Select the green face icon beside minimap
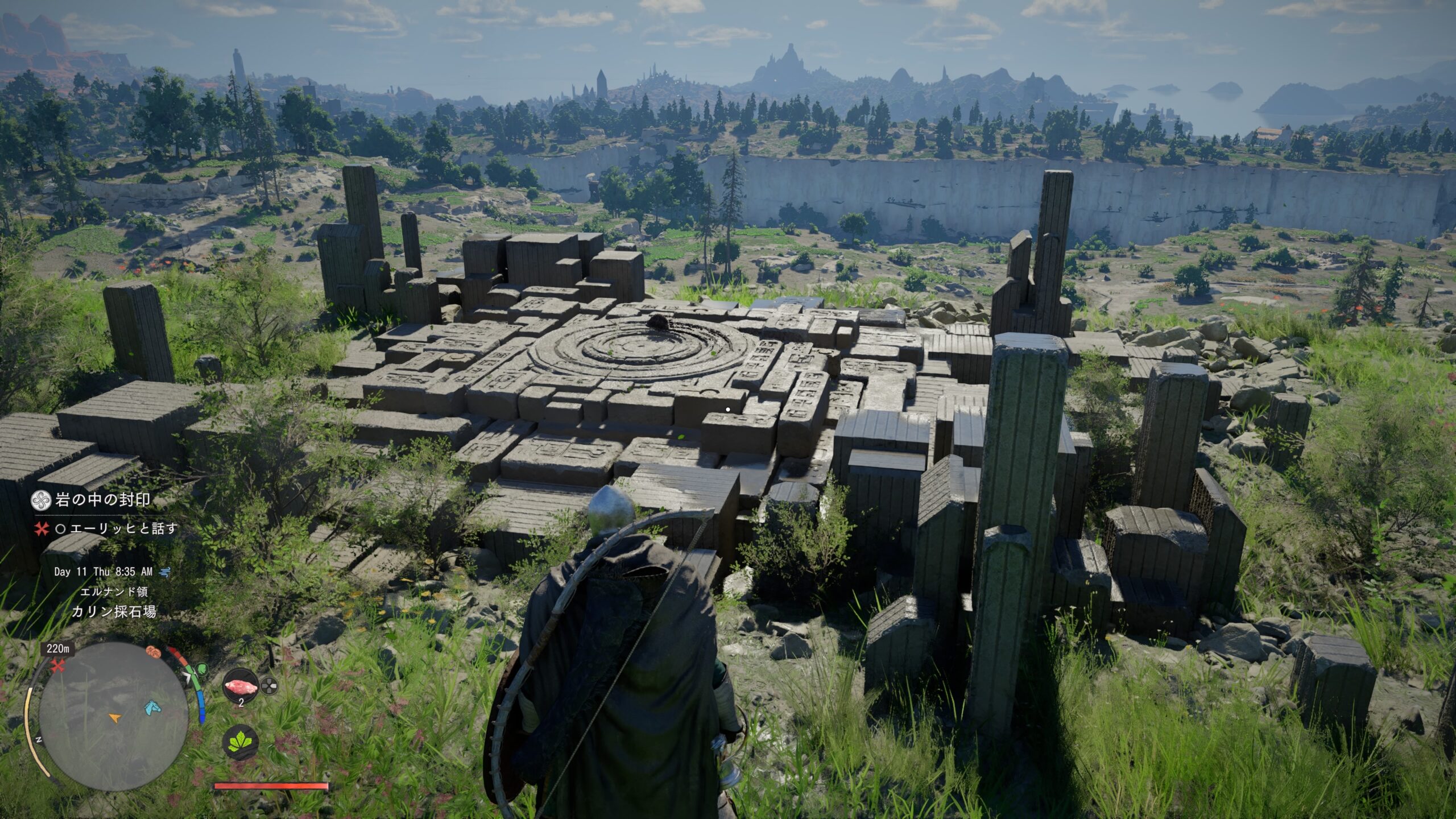Image resolution: width=1456 pixels, height=819 pixels. point(202,669)
